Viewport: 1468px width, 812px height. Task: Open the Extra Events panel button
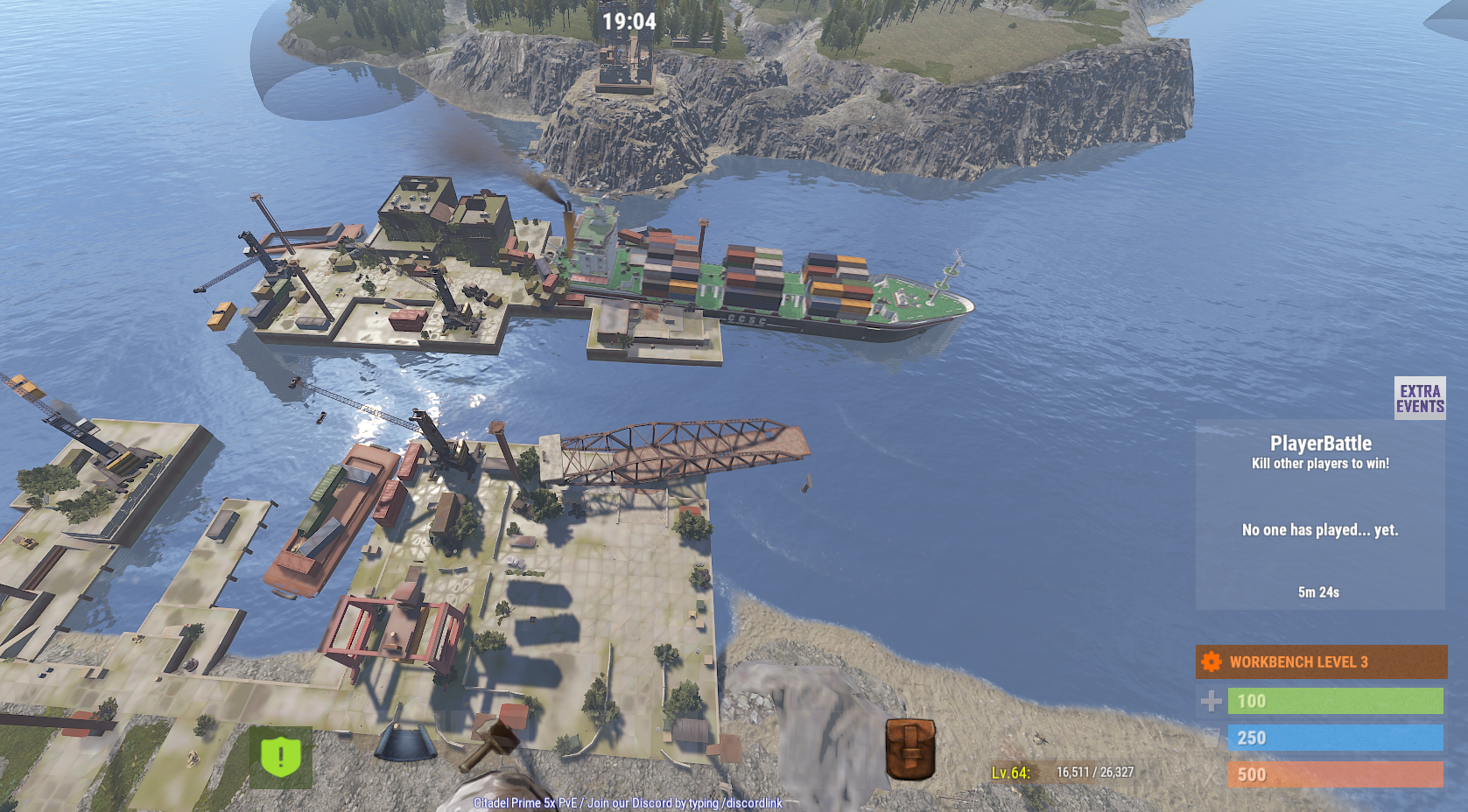1419,398
